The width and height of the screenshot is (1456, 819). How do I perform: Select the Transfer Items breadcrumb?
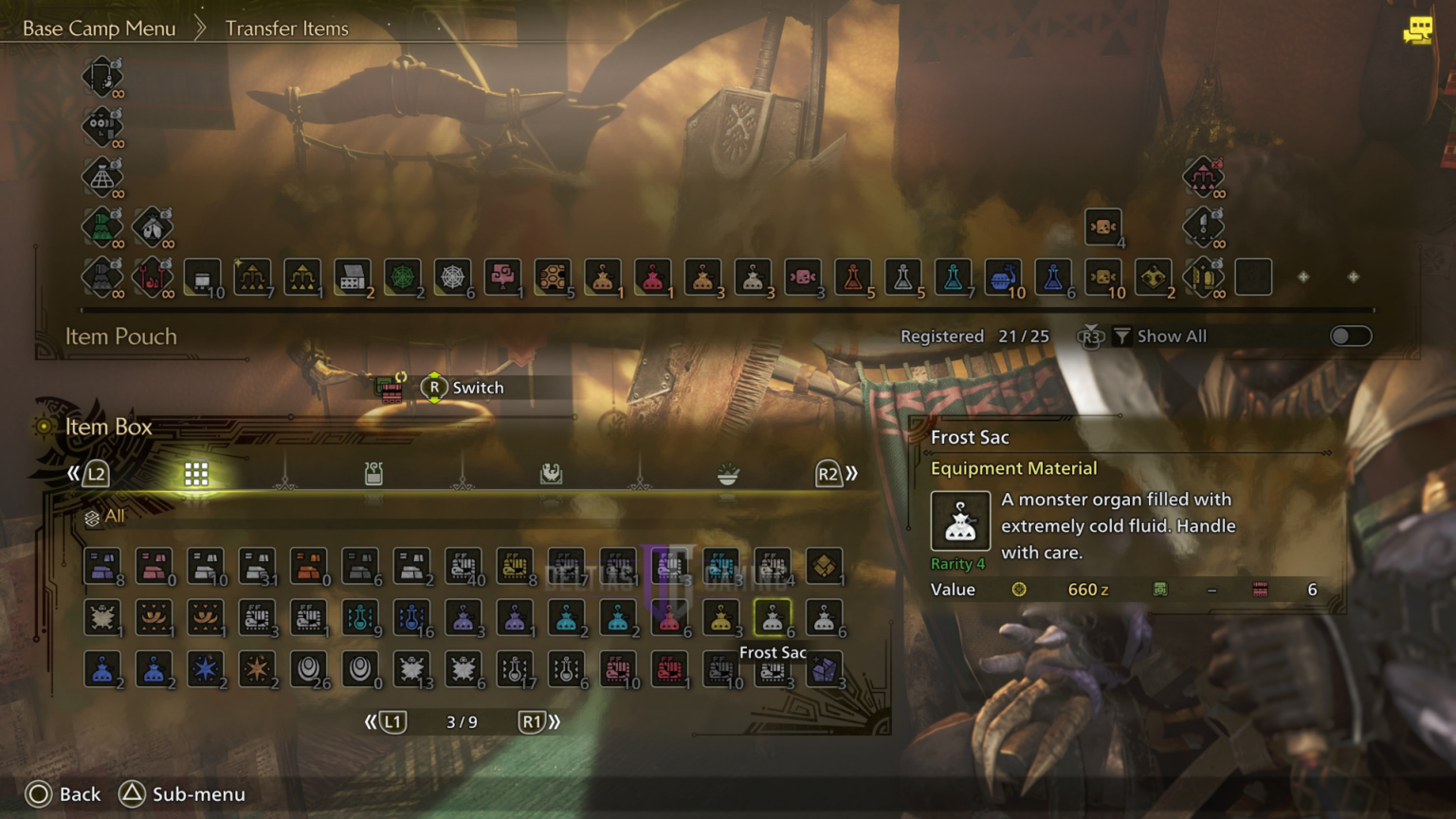tap(286, 27)
